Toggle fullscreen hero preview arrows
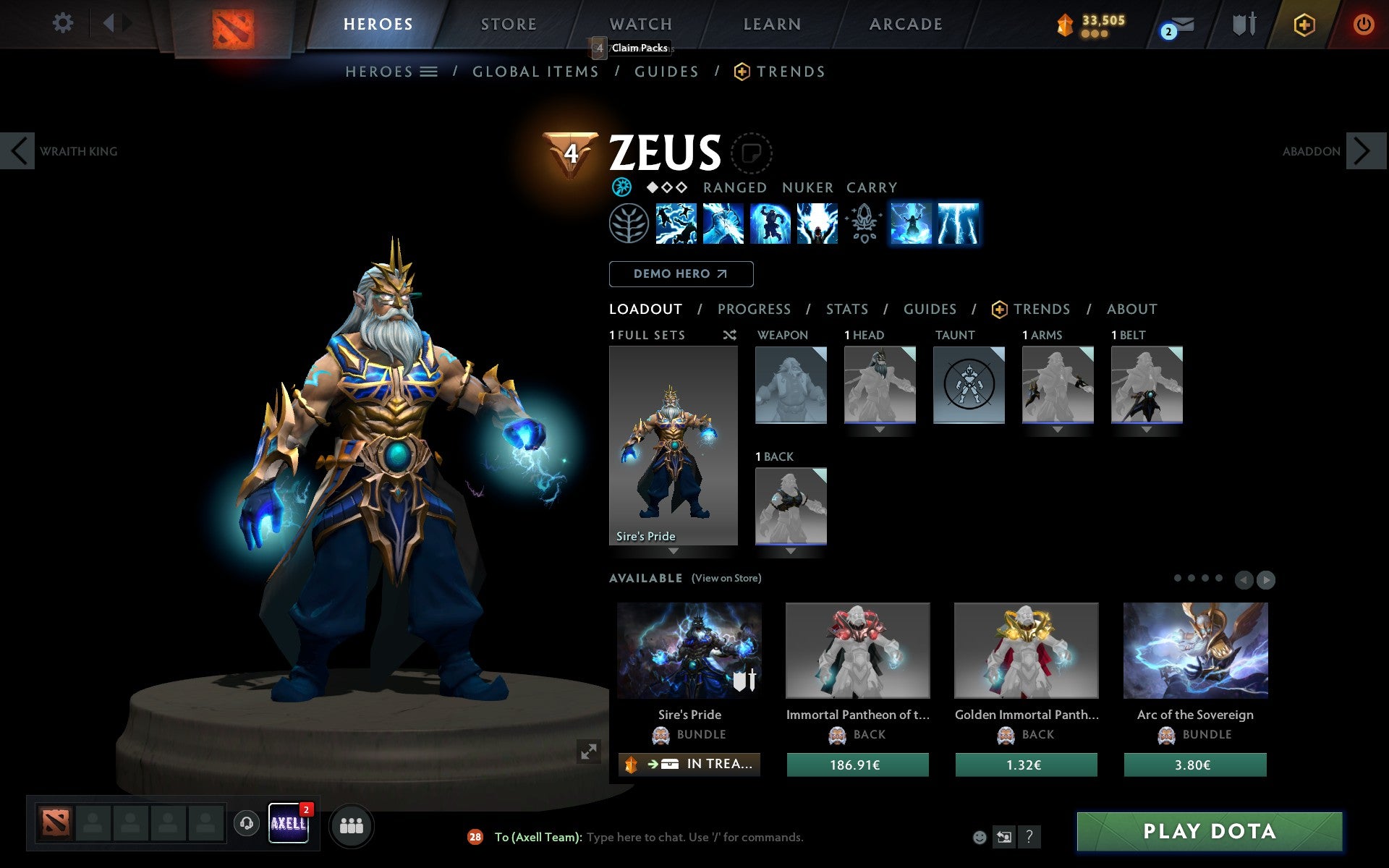The image size is (1389, 868). coord(590,752)
